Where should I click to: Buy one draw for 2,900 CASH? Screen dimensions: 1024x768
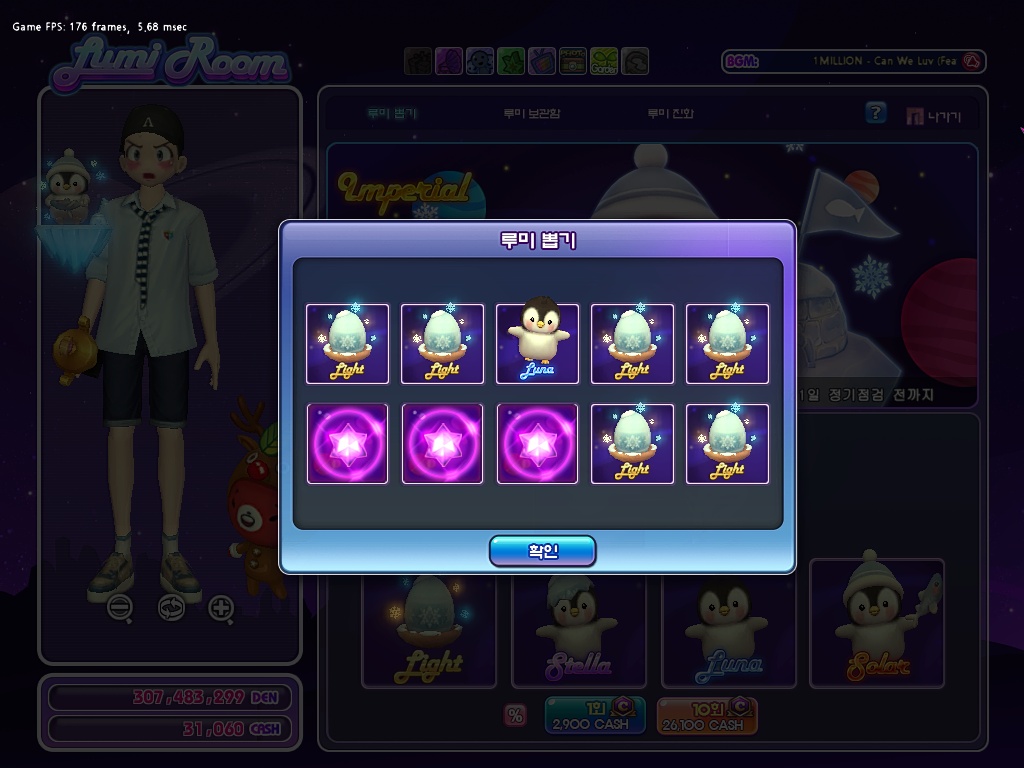(x=595, y=716)
